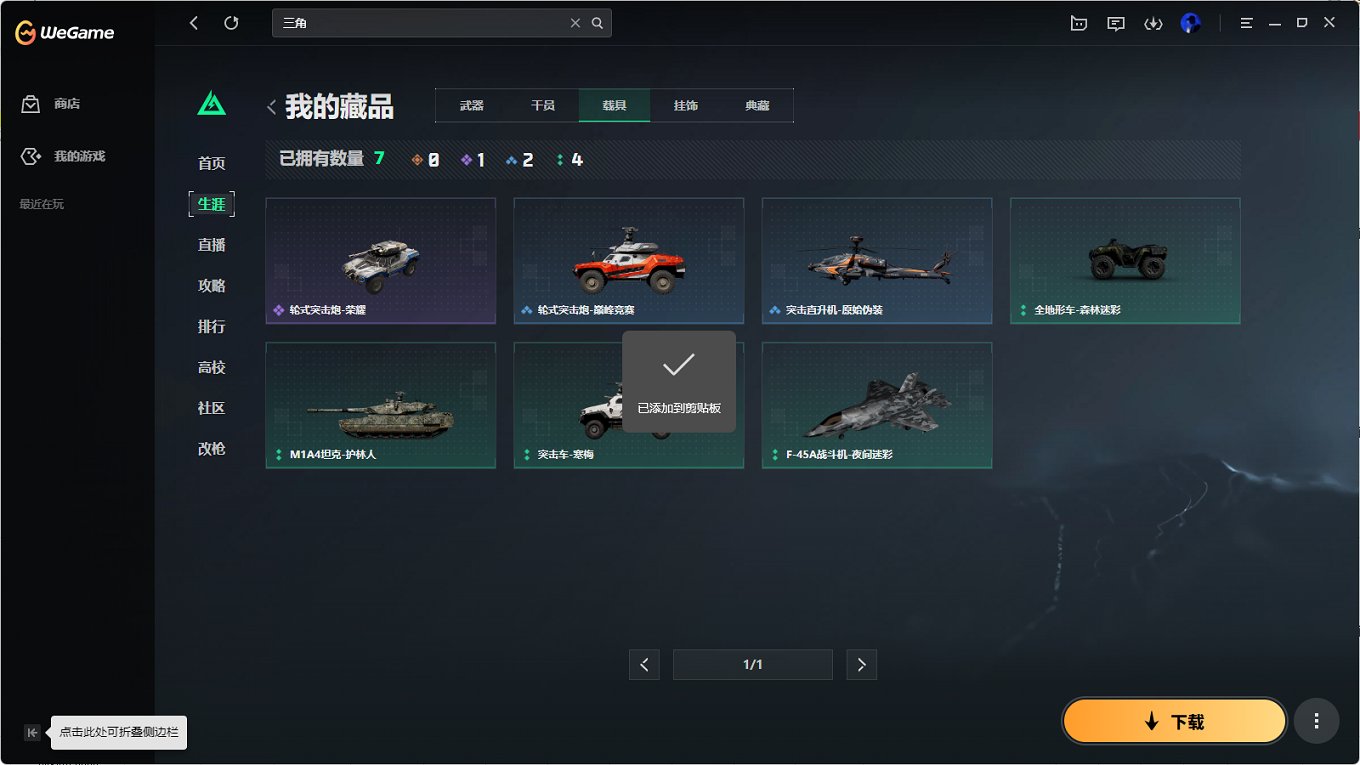Open the hamburger menu in the title bar
The width and height of the screenshot is (1360, 765).
click(x=1246, y=22)
